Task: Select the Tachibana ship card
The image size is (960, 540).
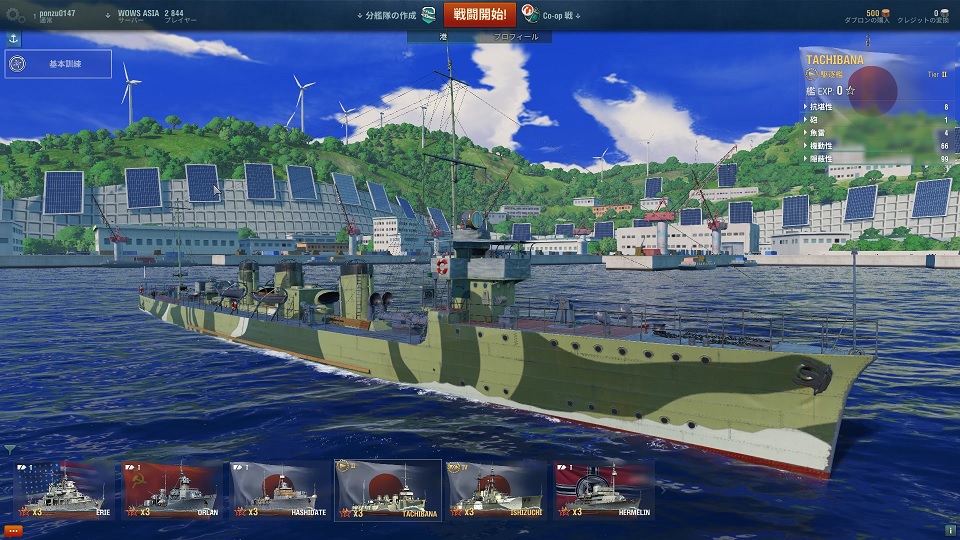Action: click(388, 490)
